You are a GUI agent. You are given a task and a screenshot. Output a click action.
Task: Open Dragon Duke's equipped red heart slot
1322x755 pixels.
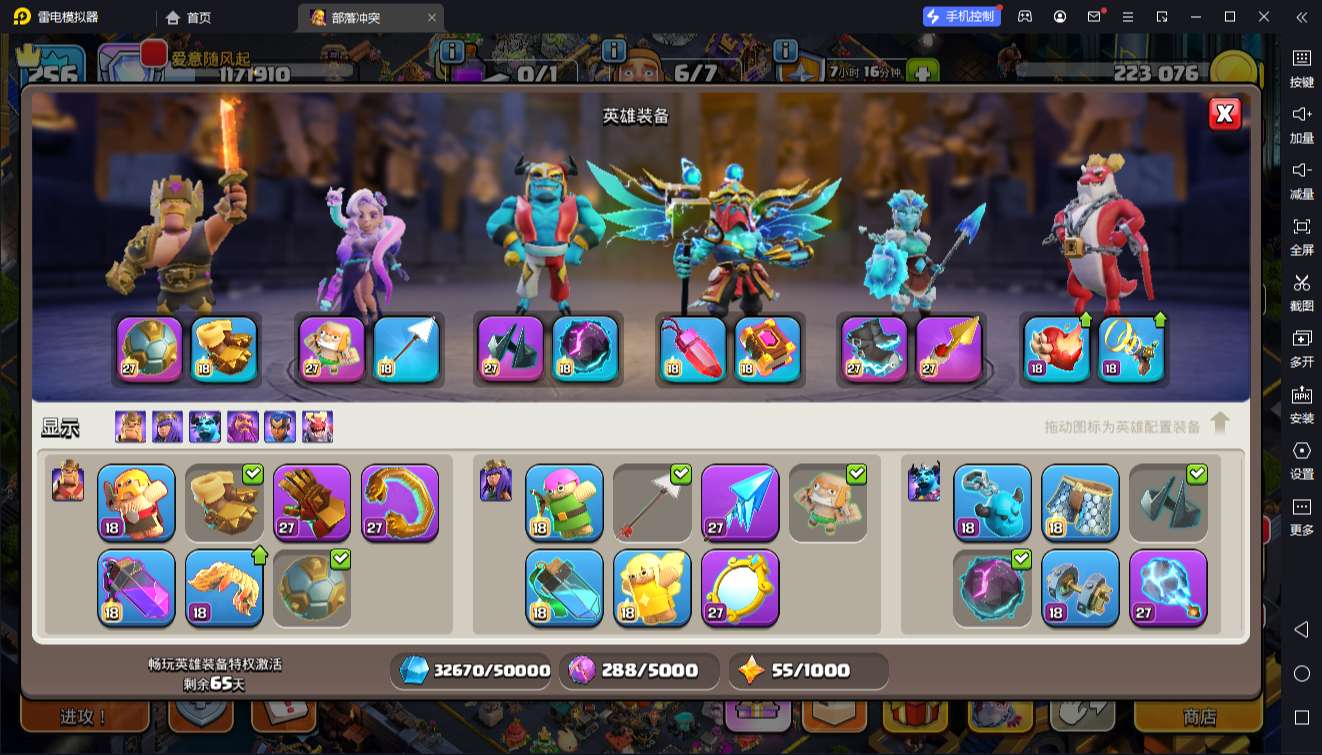pos(1057,349)
